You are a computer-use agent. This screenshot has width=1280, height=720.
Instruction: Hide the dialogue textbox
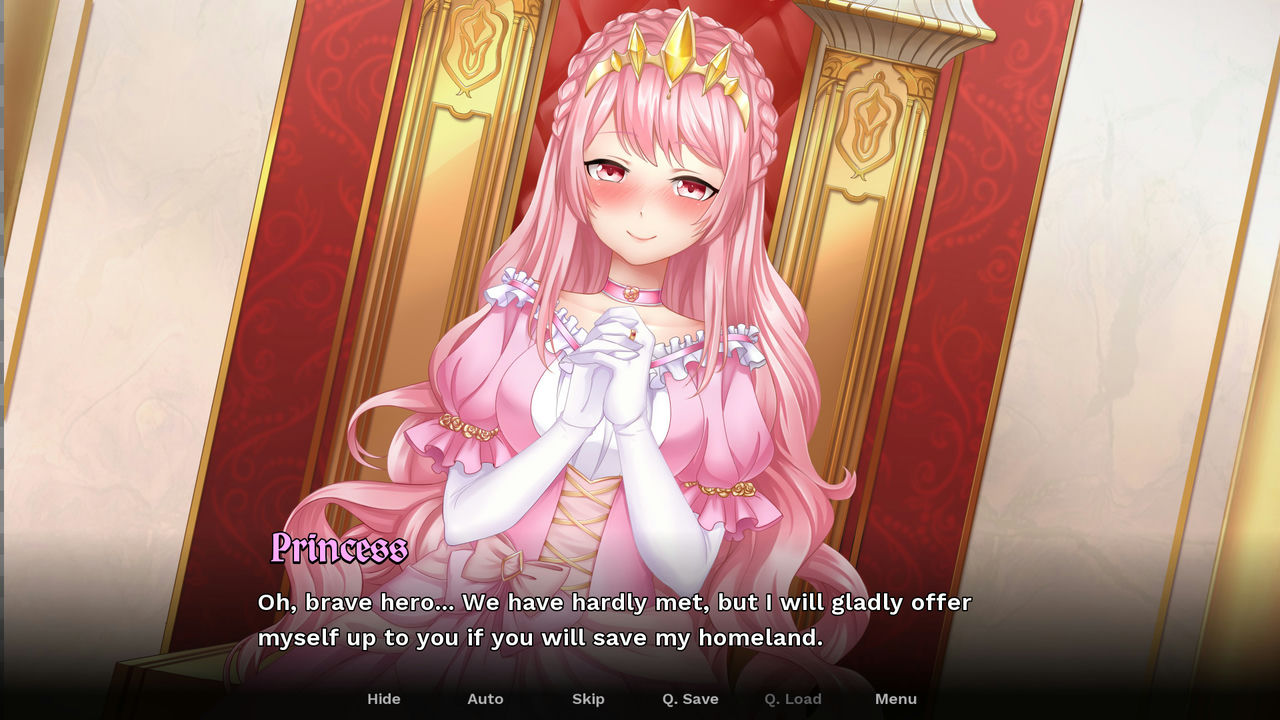384,699
